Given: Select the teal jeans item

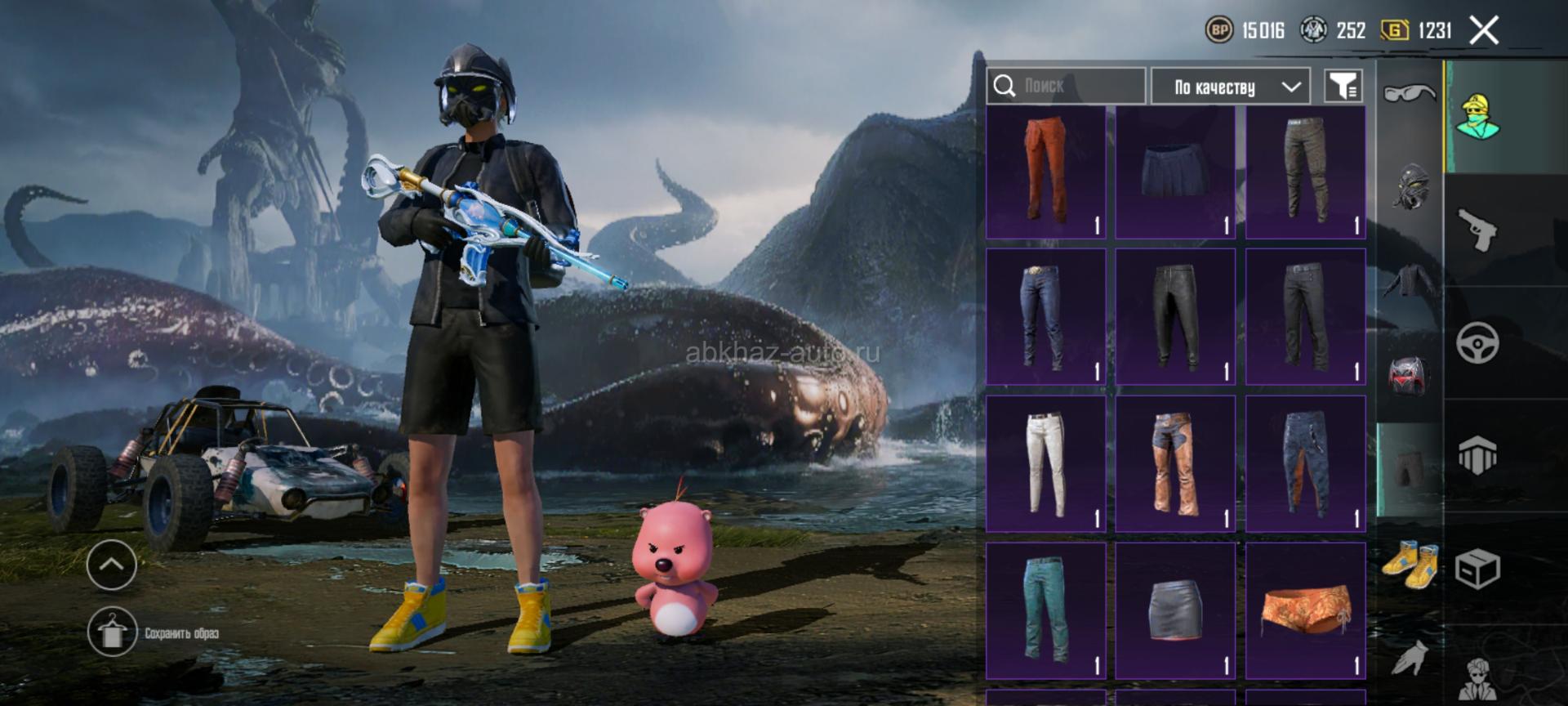Looking at the screenshot, I should click(x=1045, y=610).
